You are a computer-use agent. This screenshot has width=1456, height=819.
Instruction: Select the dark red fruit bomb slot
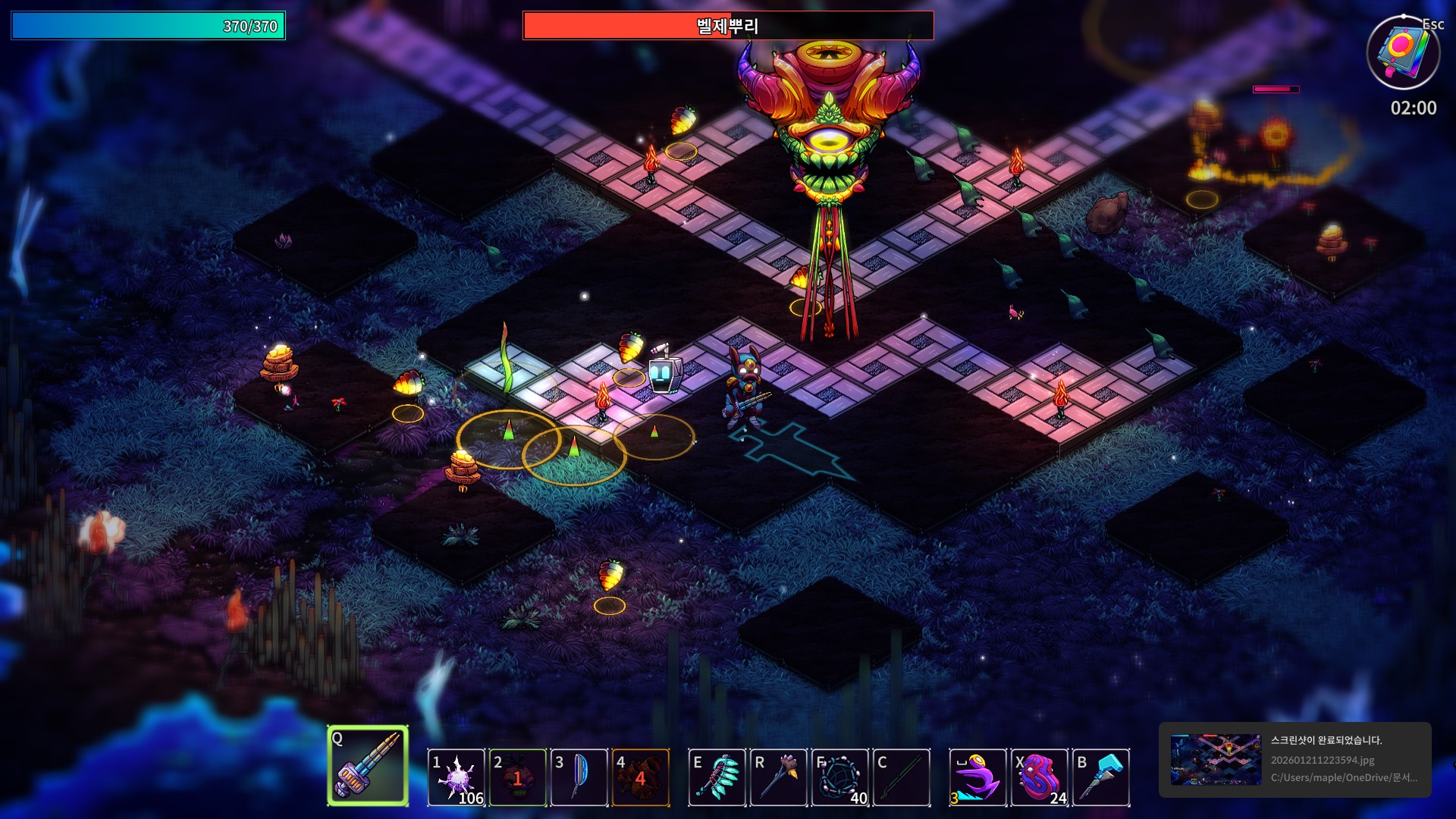(x=518, y=777)
